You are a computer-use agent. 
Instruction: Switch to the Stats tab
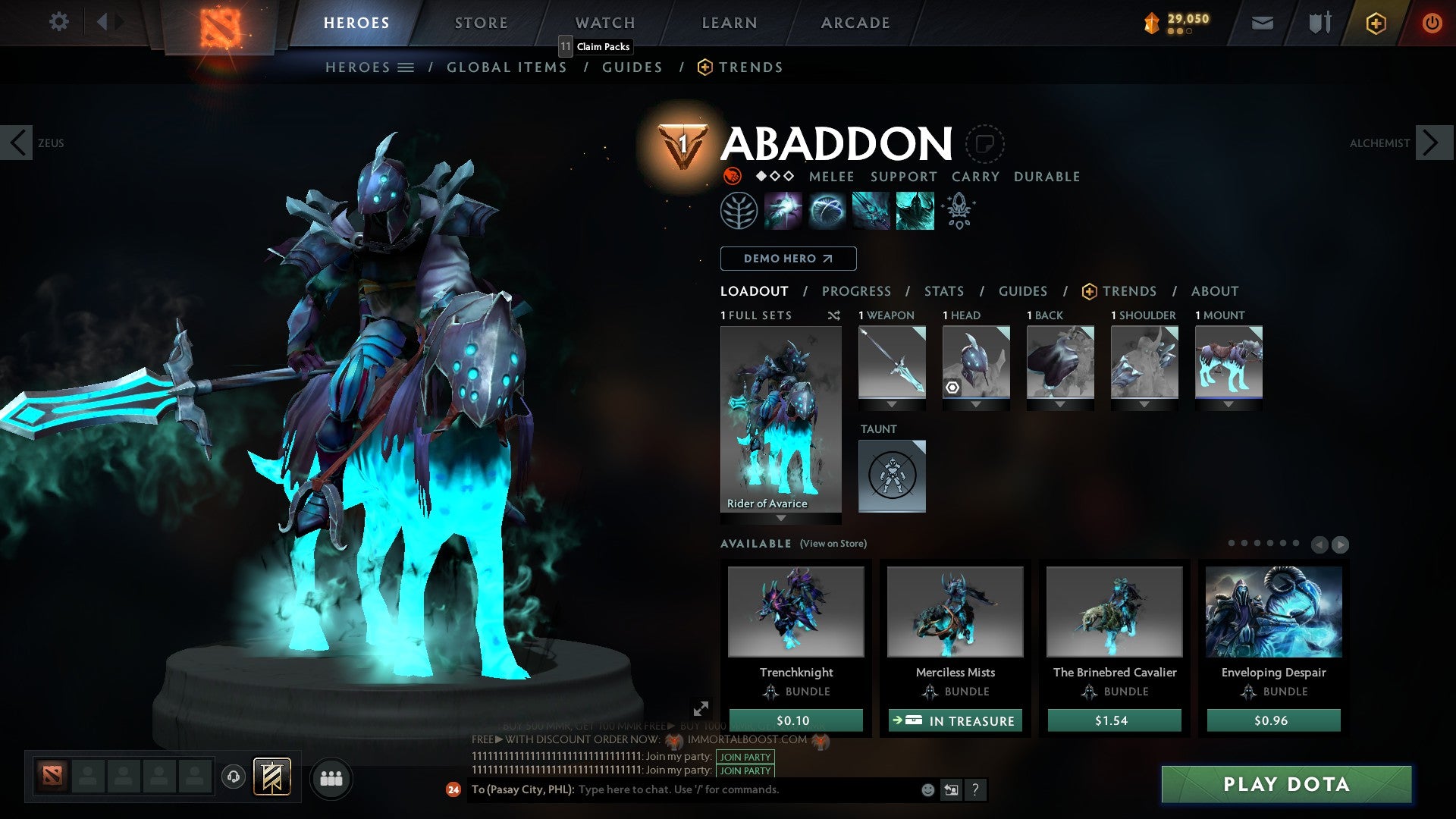943,291
